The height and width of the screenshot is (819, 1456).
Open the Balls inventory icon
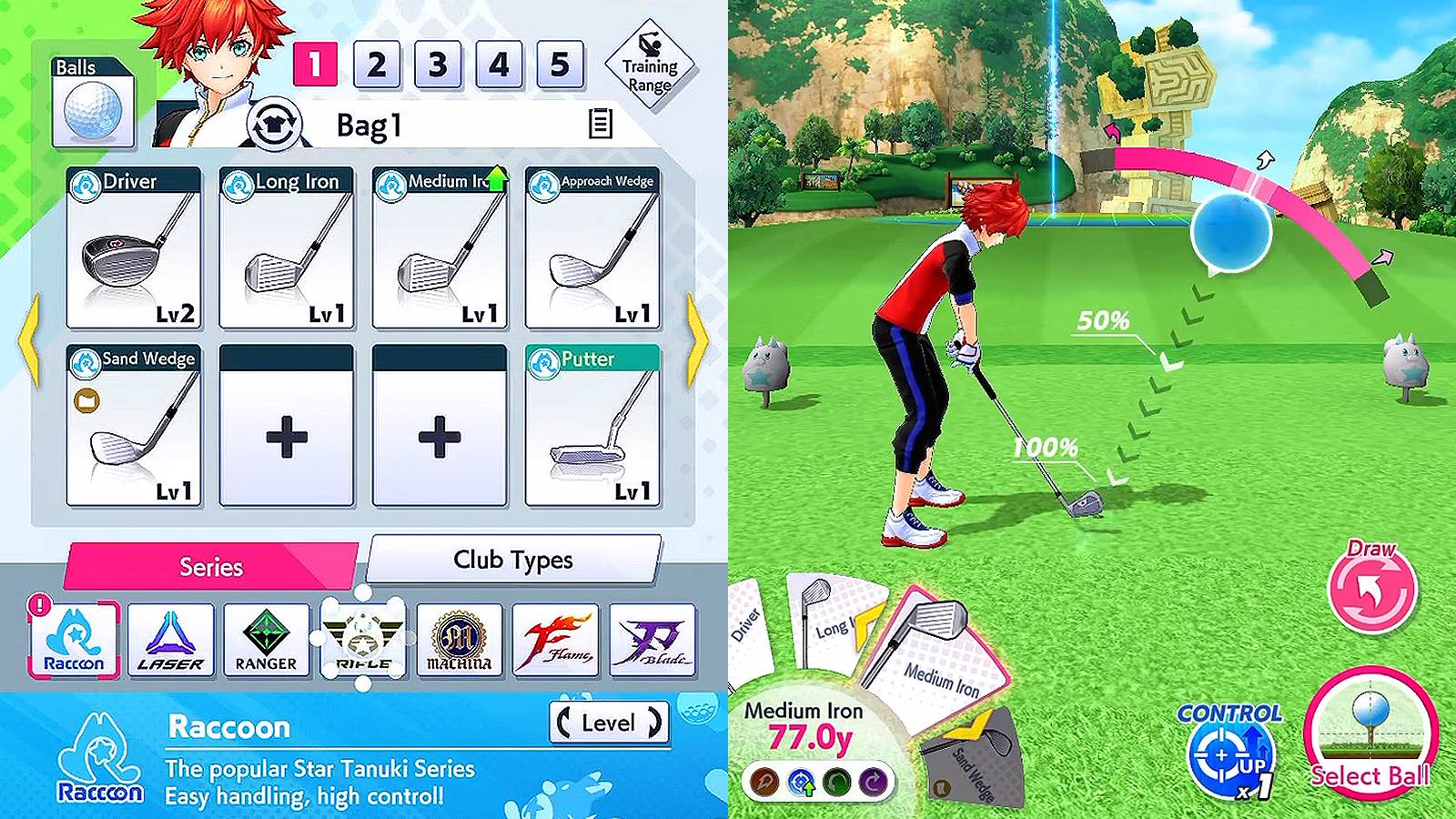tap(91, 102)
